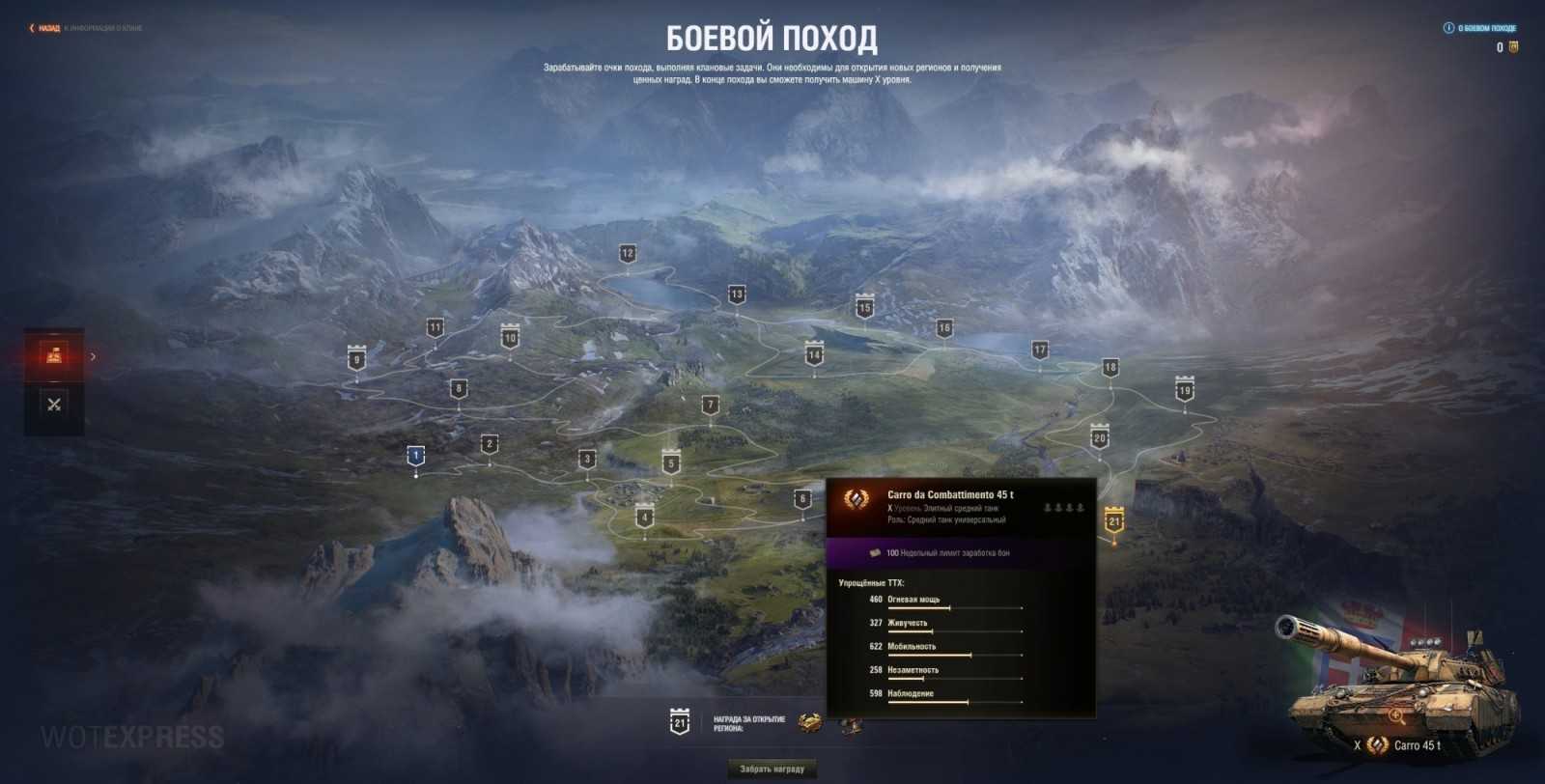This screenshot has height=784, width=1545.
Task: Click the Carro 45 t emblem at bottom right
Action: pyautogui.click(x=1379, y=744)
